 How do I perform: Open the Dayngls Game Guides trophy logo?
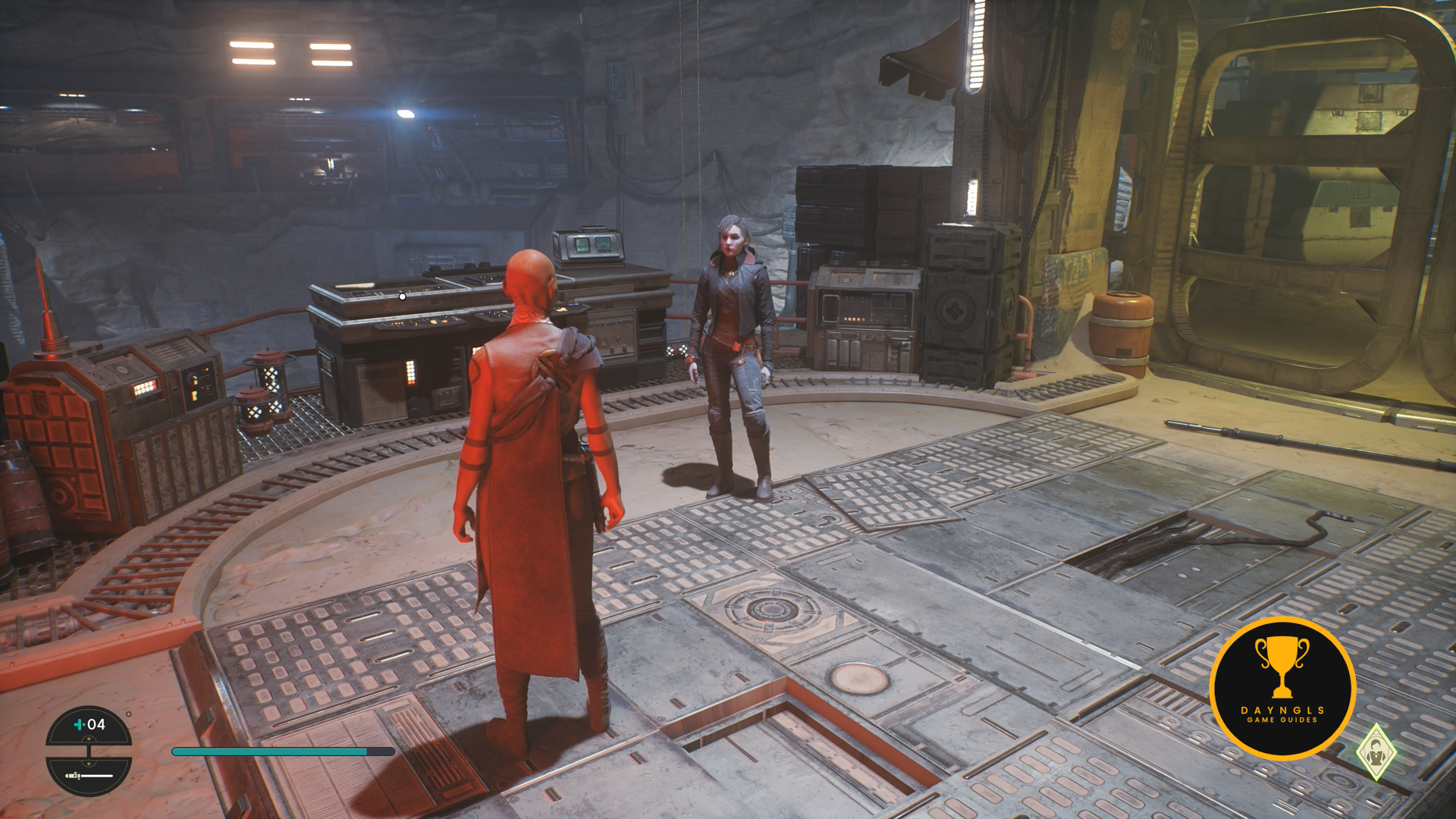1282,688
